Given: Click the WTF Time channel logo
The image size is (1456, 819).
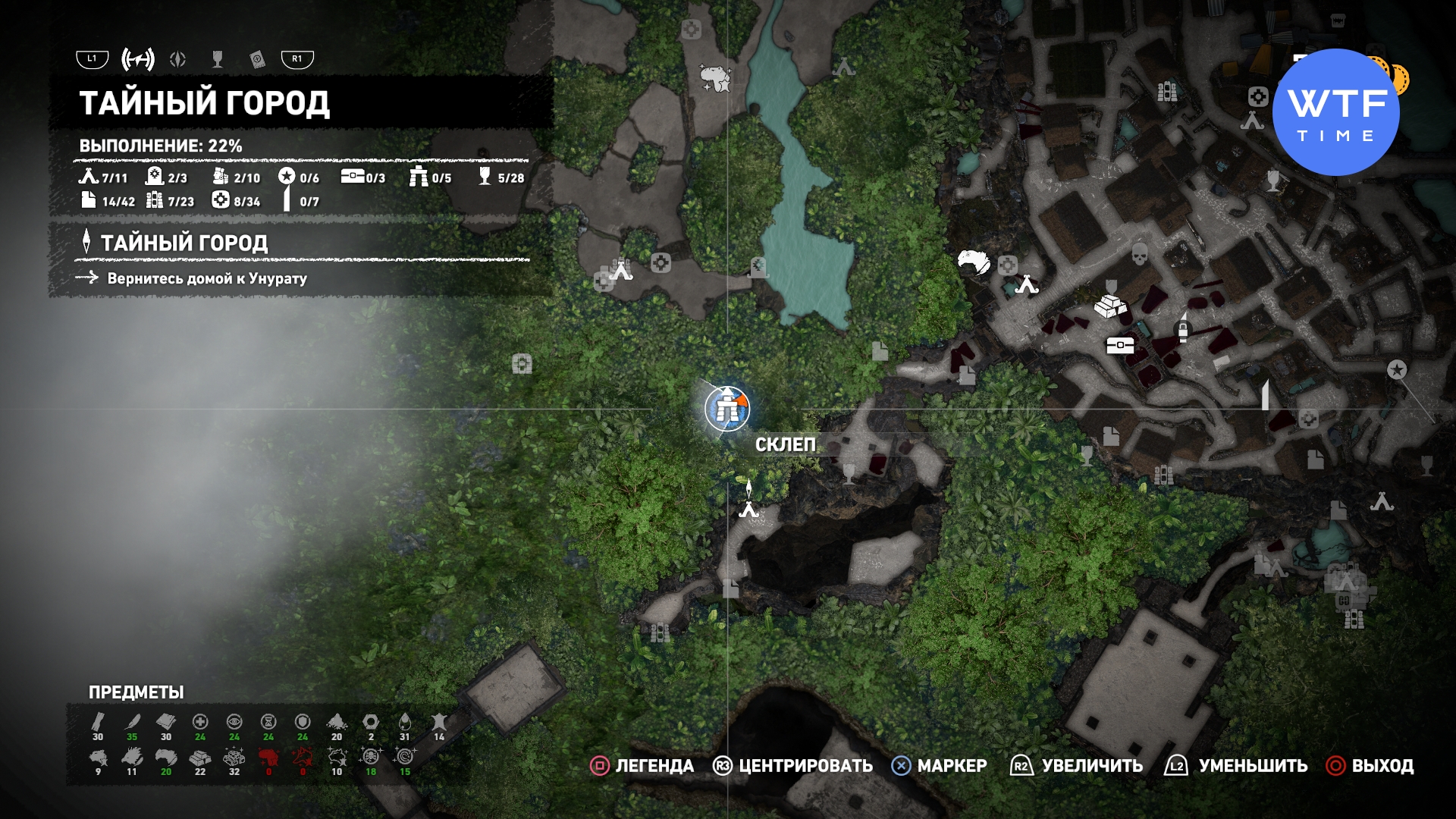Looking at the screenshot, I should coord(1336,112).
